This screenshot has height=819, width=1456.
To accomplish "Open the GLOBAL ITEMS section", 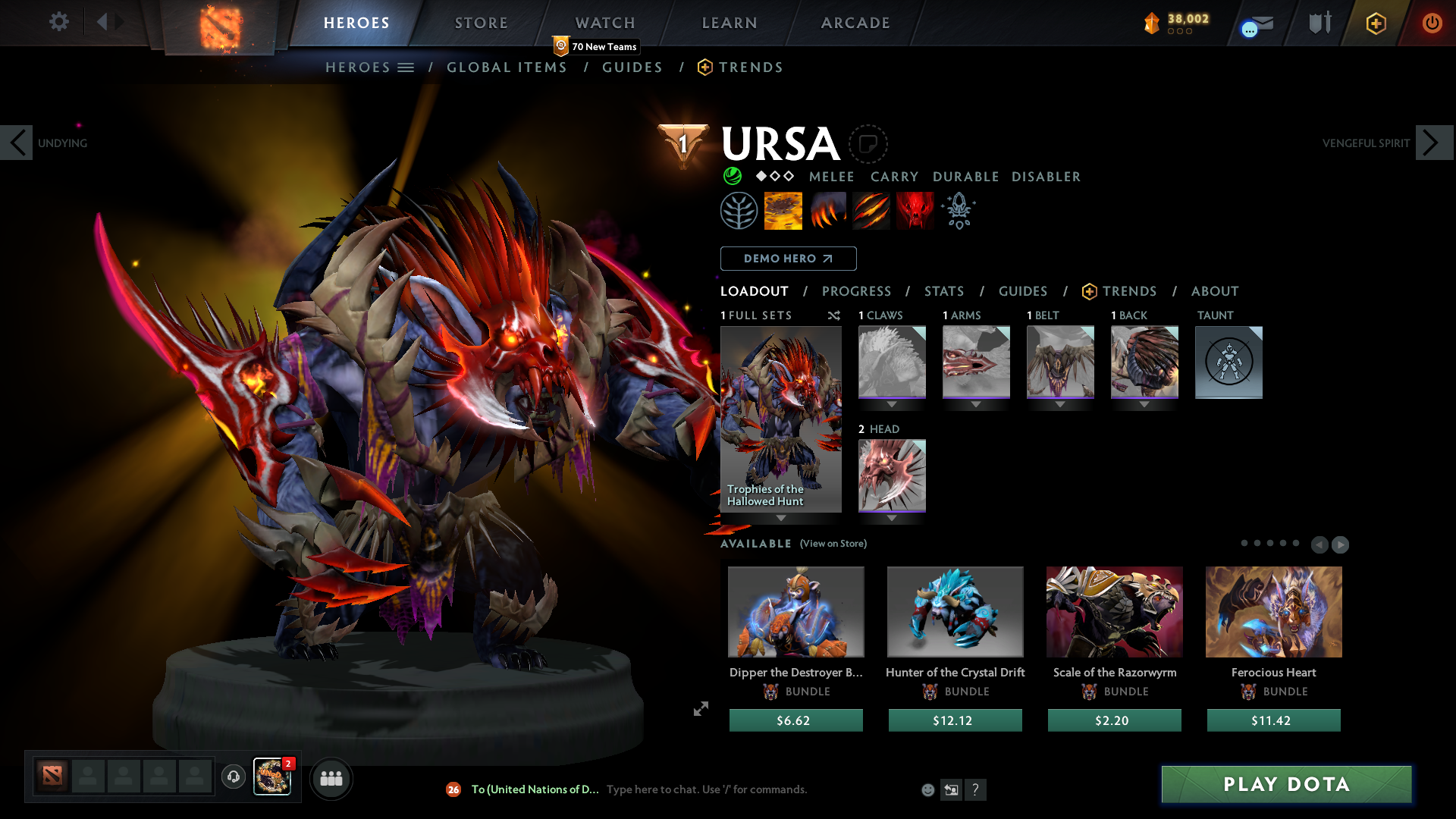I will pos(507,67).
